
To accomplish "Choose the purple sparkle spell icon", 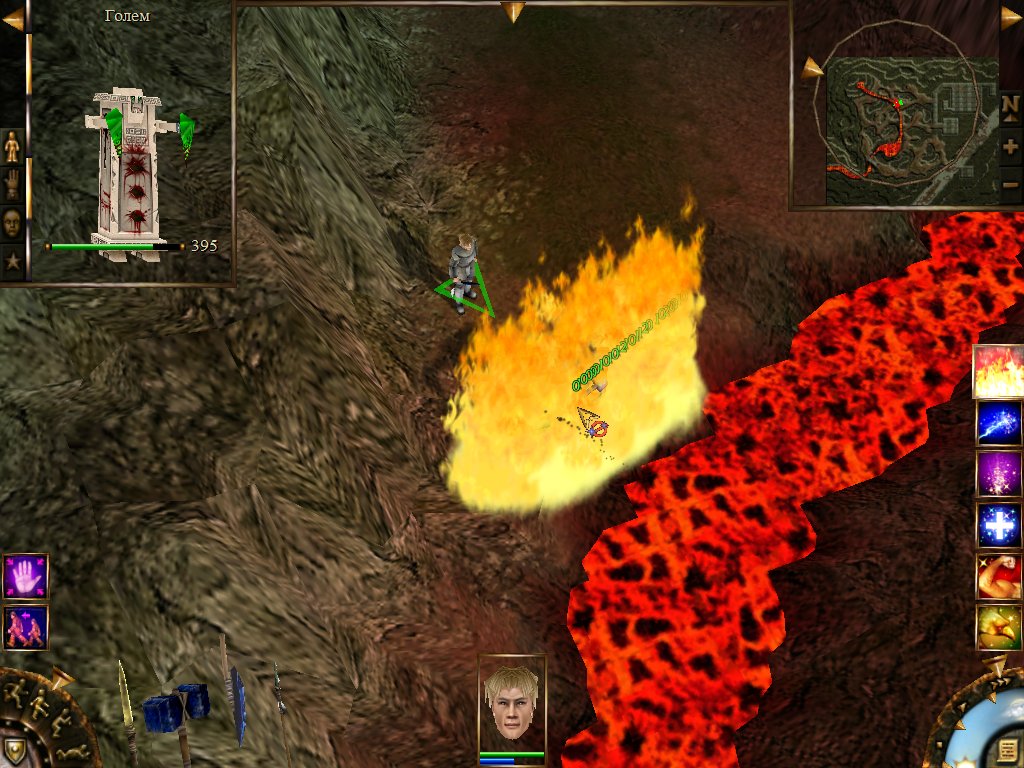I will pyautogui.click(x=998, y=474).
